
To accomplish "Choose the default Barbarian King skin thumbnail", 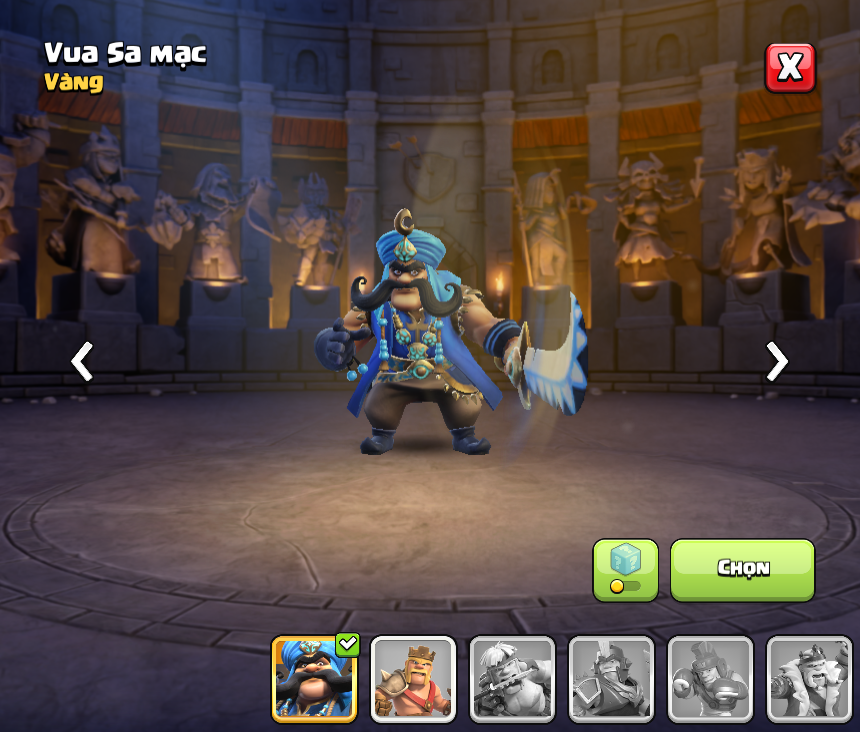I will tap(413, 679).
